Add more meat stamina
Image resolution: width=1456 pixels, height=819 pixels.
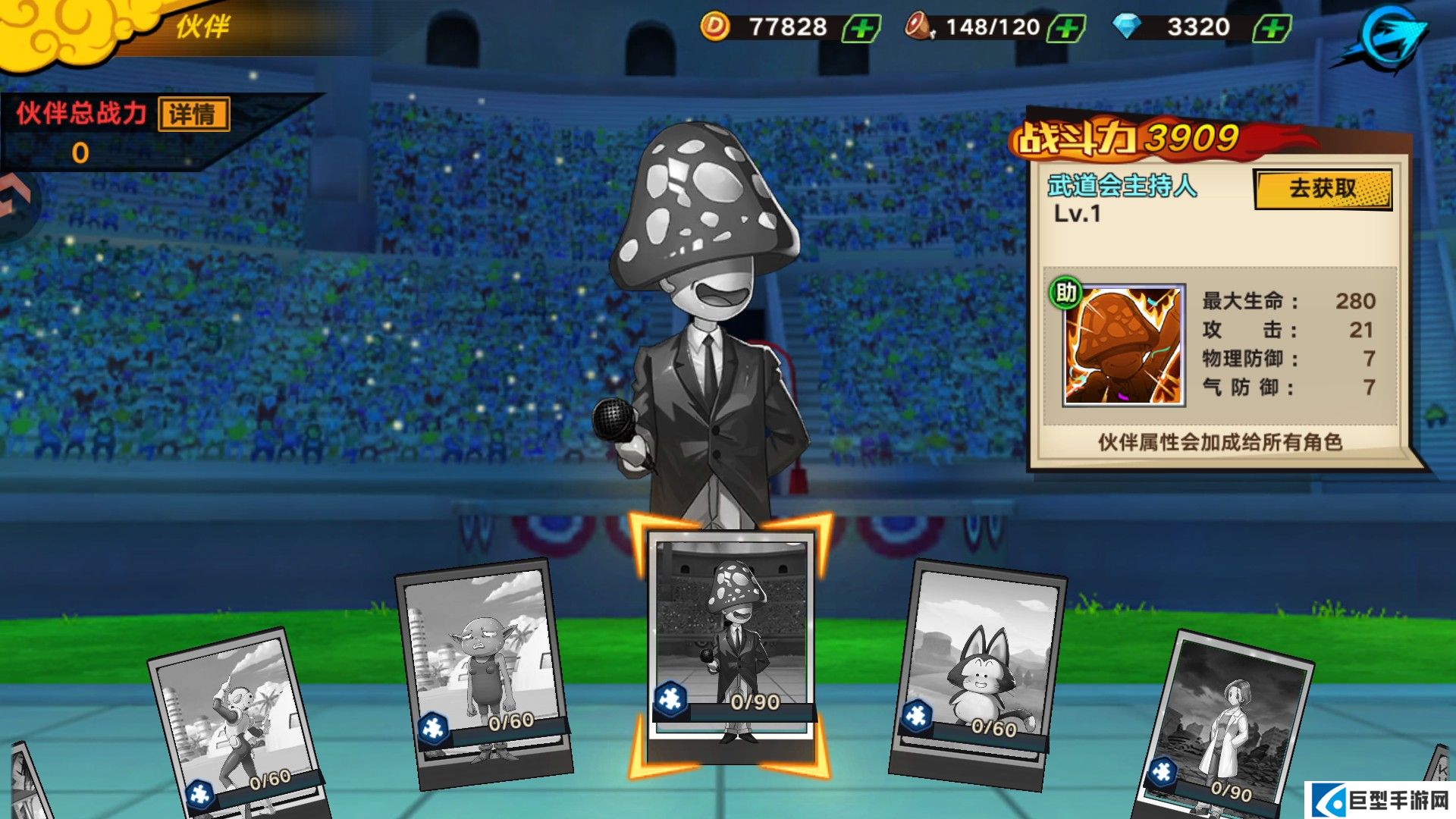tap(1066, 29)
